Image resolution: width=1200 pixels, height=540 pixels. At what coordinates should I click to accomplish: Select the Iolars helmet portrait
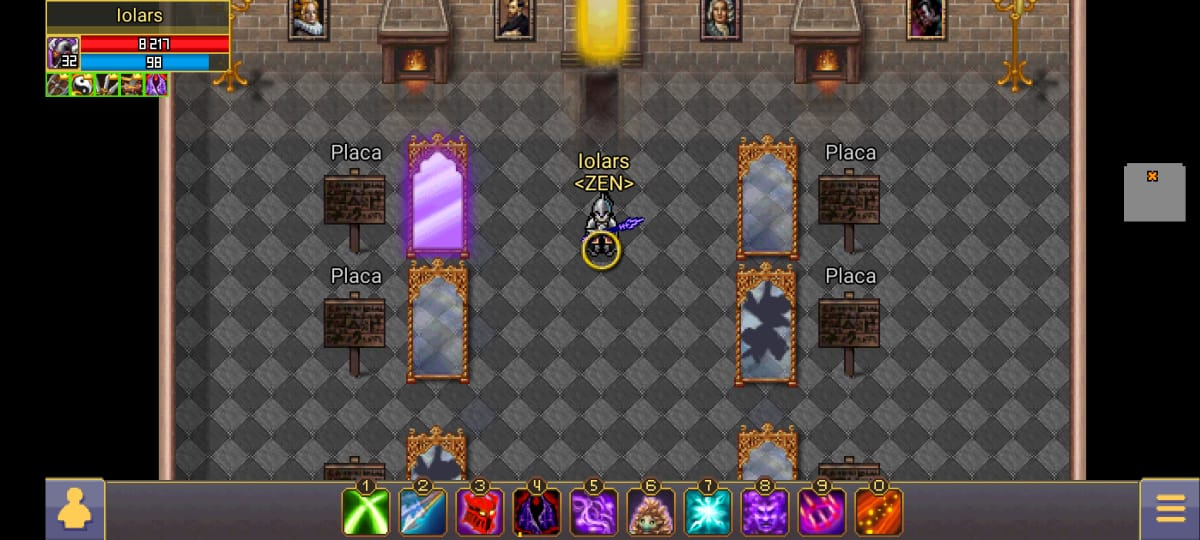click(x=62, y=53)
